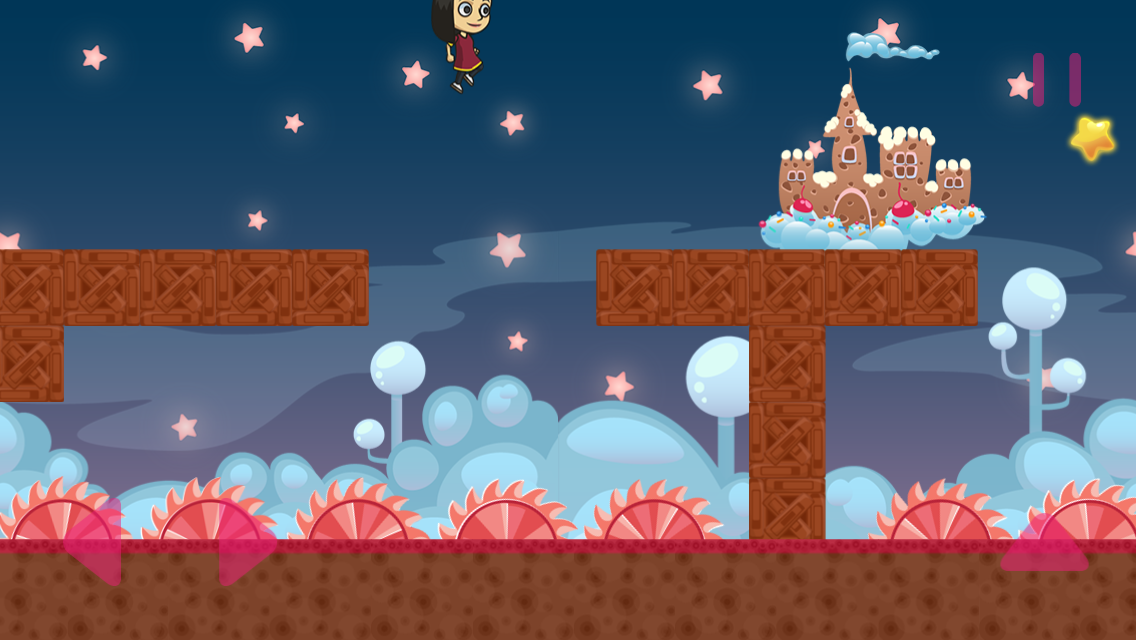Screen dimensions: 1136x640
Task: Tap the left arrow move button
Action: pyautogui.click(x=95, y=543)
